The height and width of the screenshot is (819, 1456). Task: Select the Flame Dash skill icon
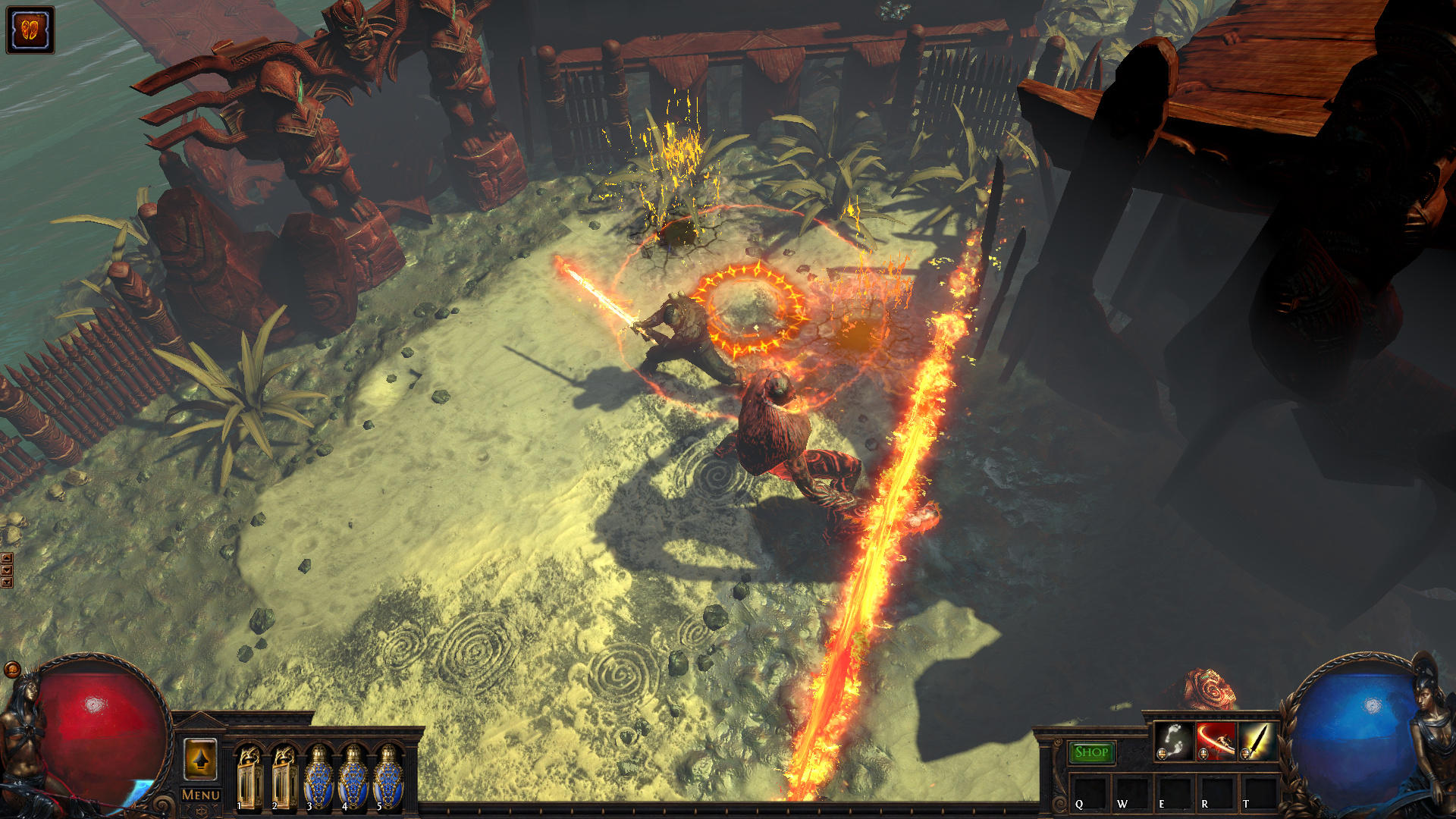pos(1174,741)
